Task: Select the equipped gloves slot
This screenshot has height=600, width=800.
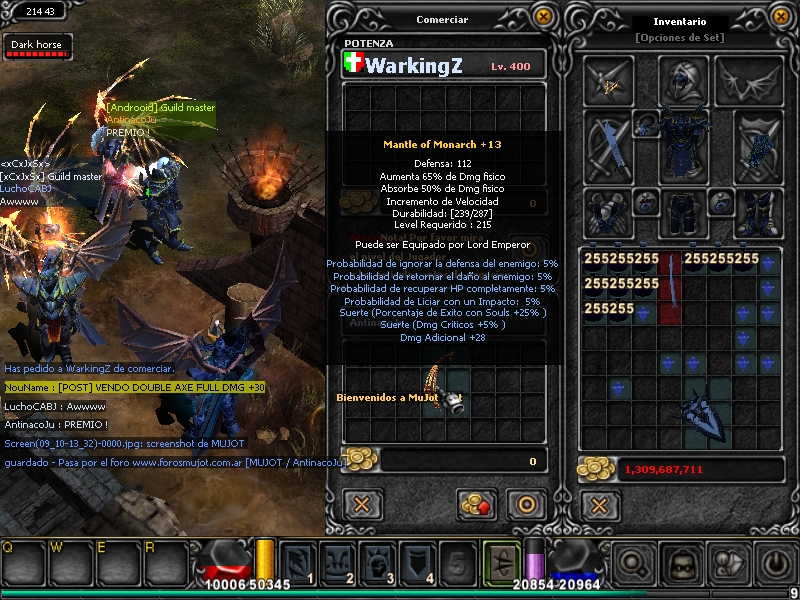Action: tap(608, 211)
